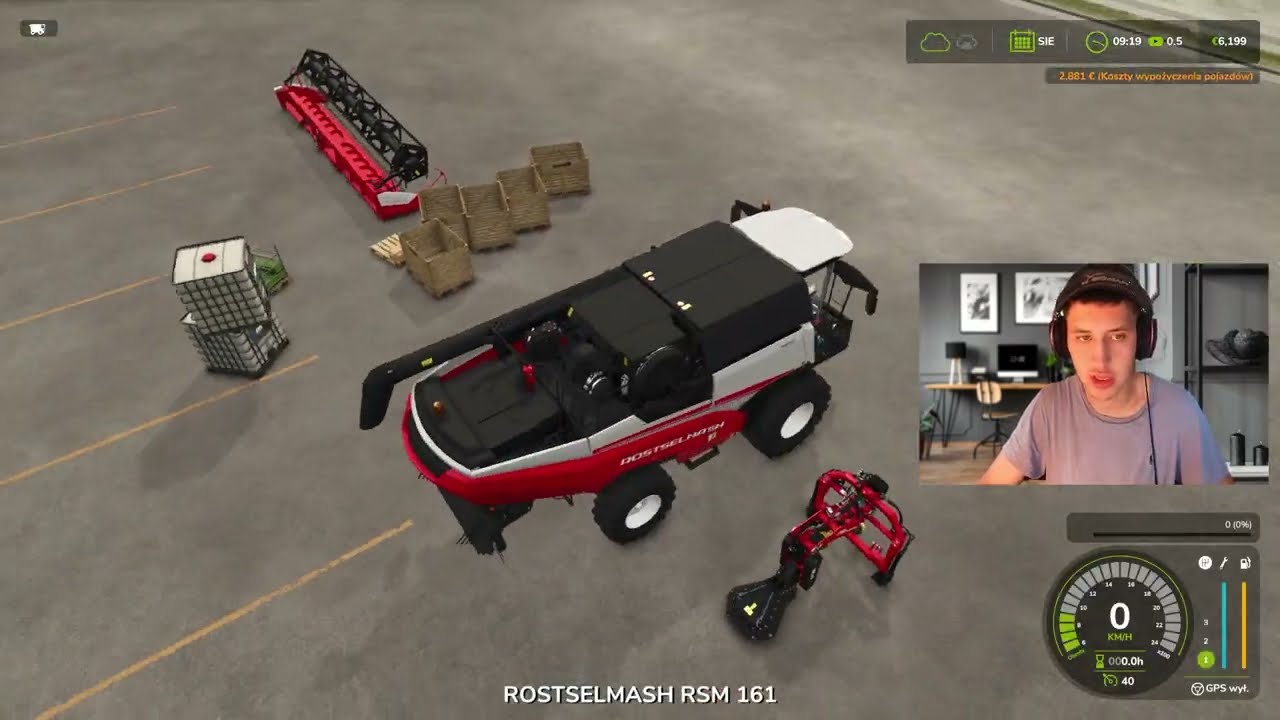Click the wrench damage icon

click(x=1224, y=563)
